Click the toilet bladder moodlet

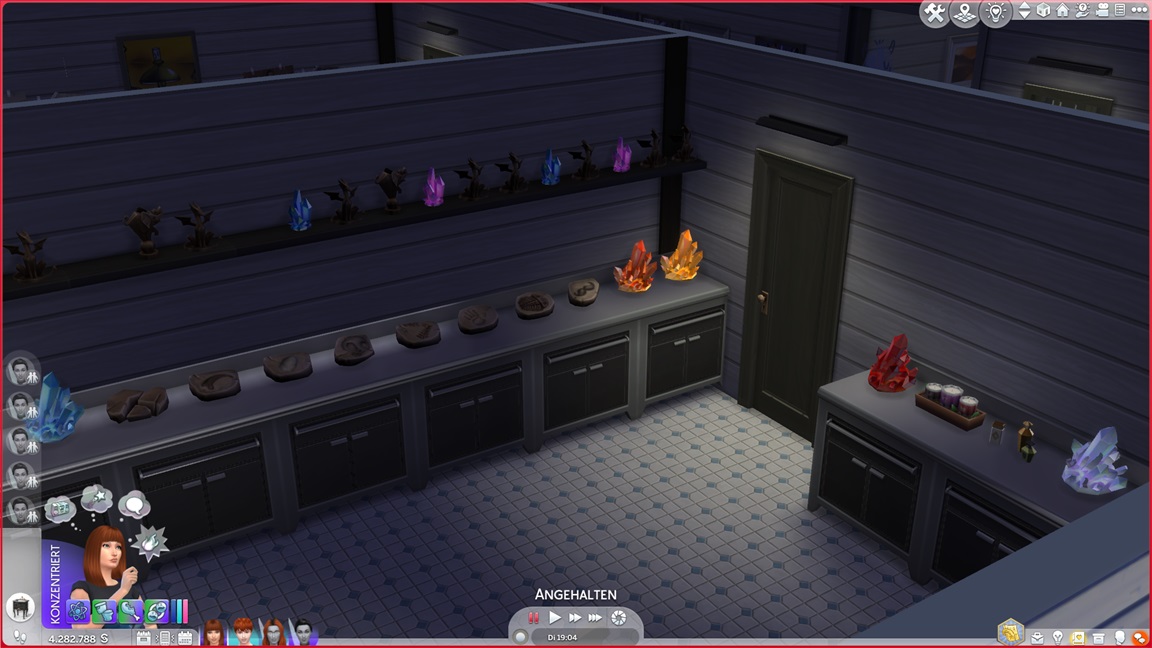click(x=105, y=610)
